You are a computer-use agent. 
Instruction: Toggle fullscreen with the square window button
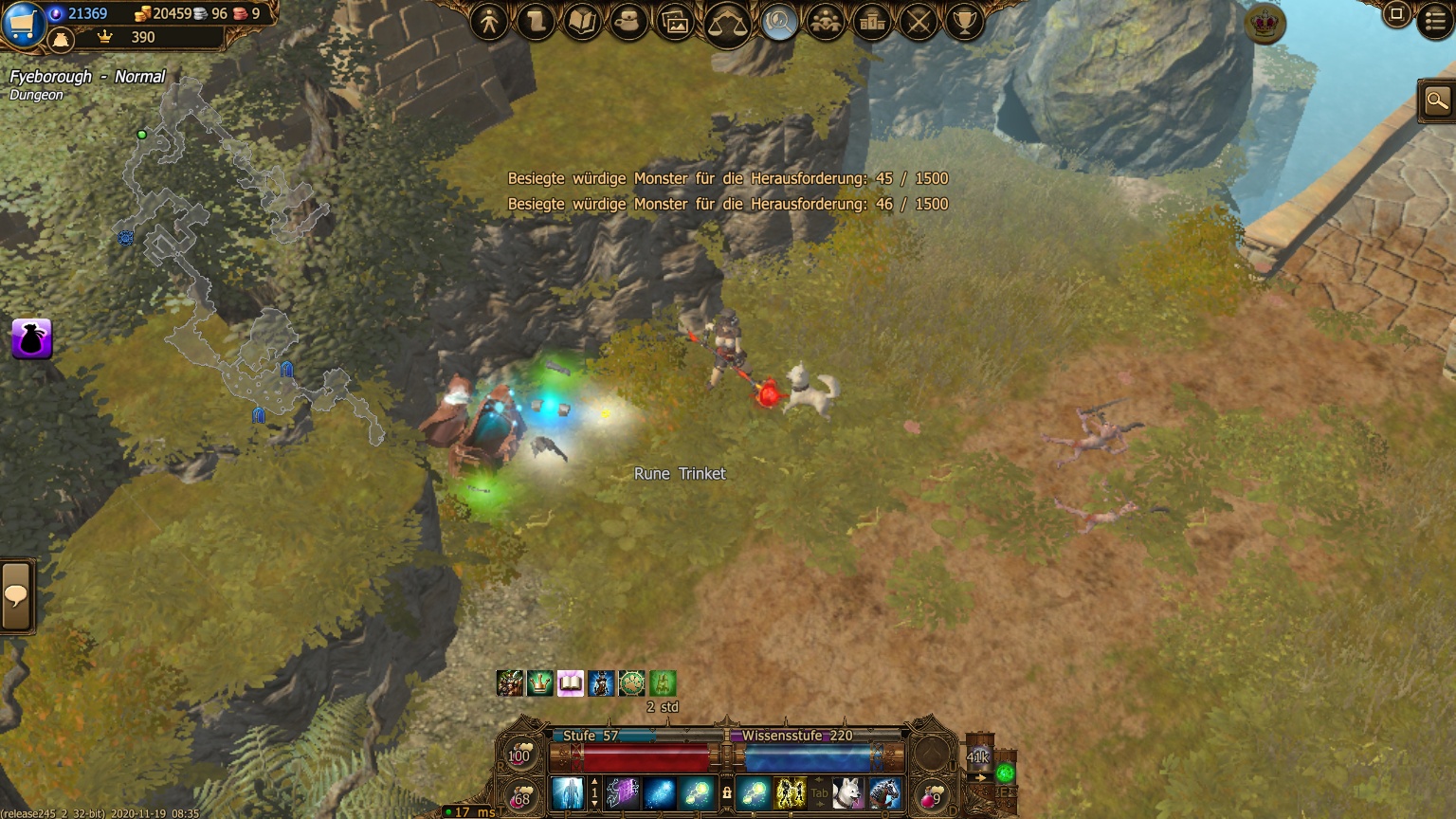pos(1396,14)
